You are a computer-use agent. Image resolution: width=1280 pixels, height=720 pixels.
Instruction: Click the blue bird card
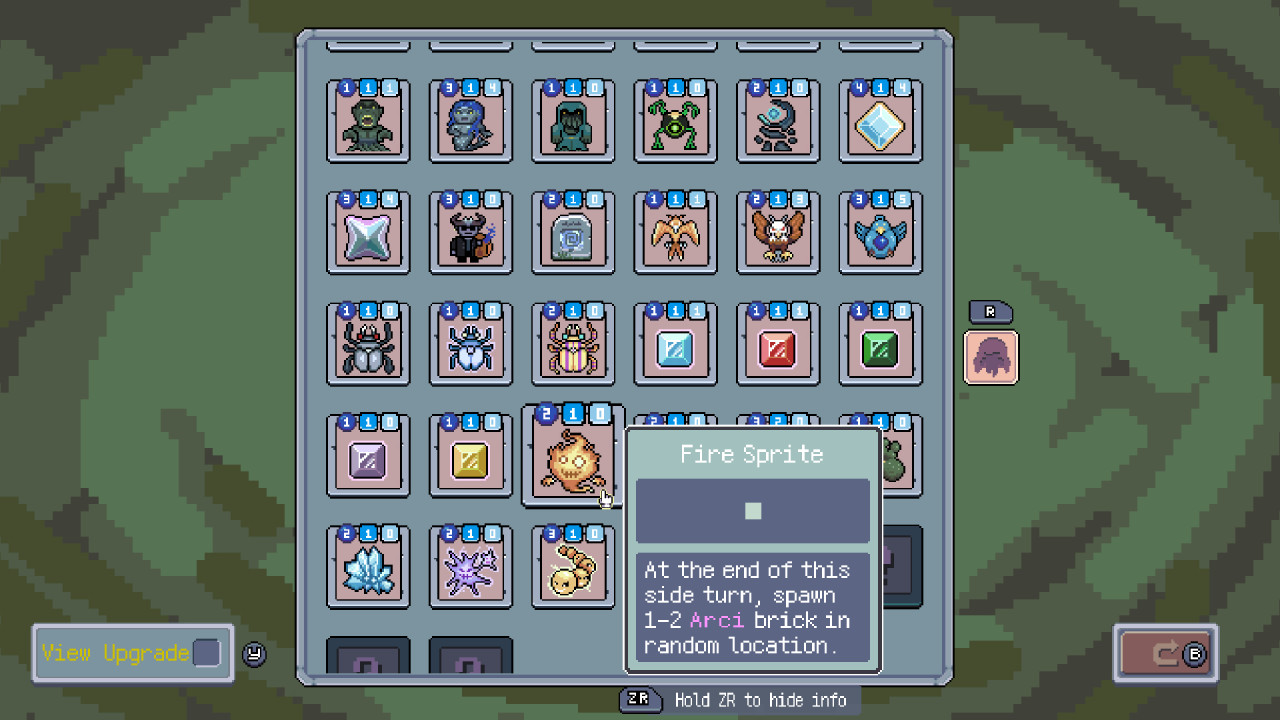pos(879,233)
